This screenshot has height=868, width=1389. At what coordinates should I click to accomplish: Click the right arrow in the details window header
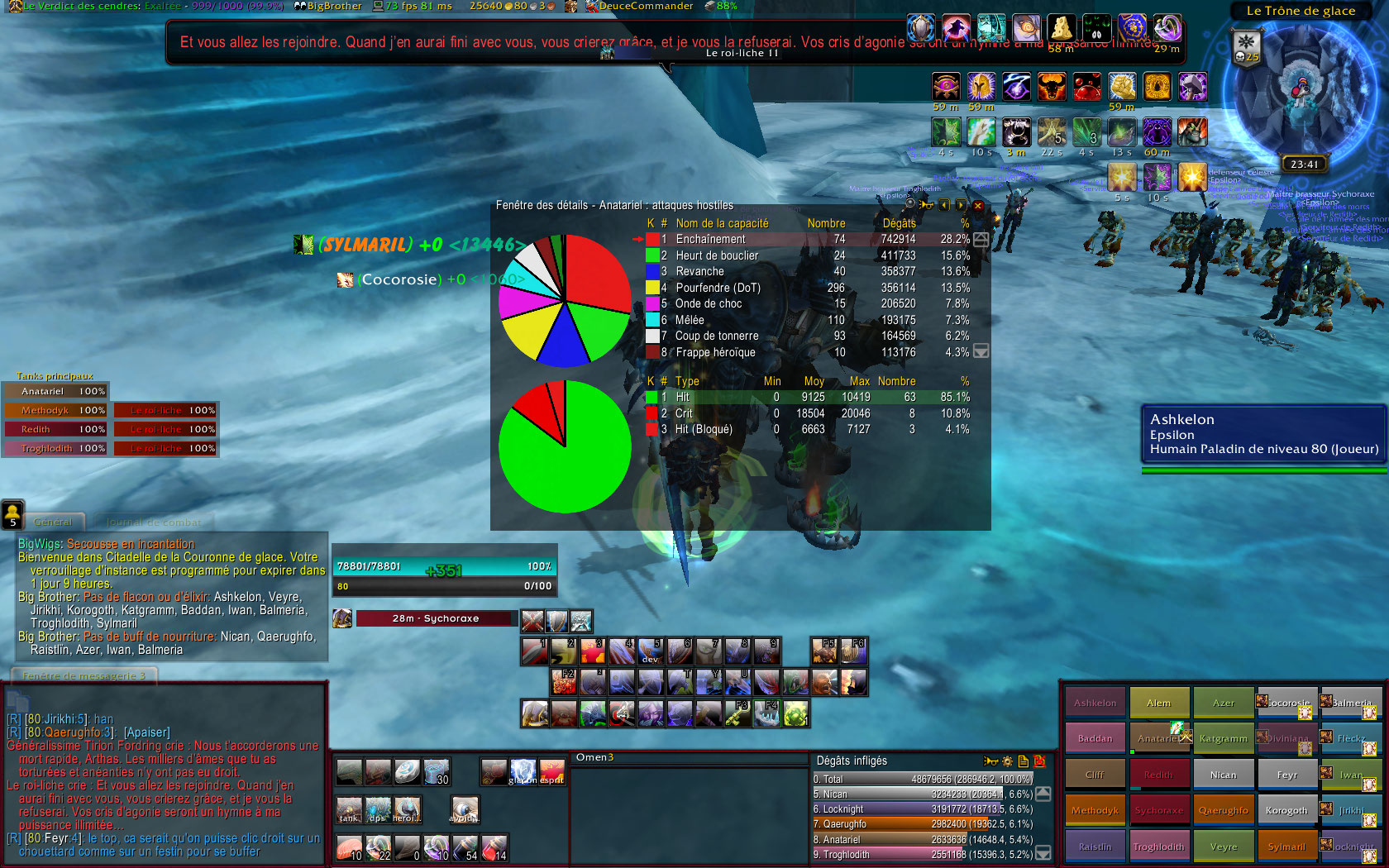click(x=961, y=205)
